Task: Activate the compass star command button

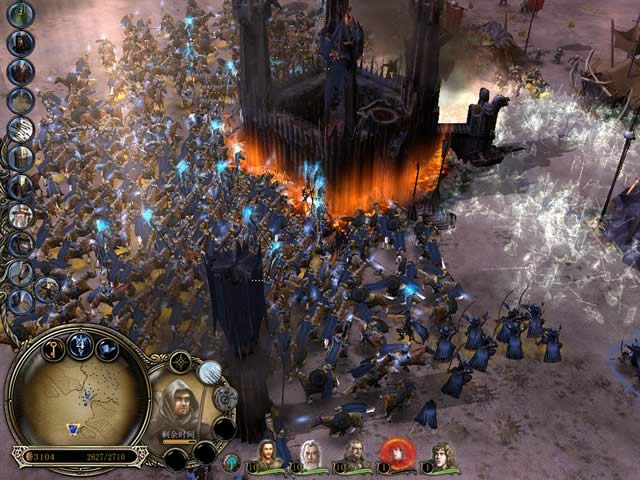Action: click(180, 363)
